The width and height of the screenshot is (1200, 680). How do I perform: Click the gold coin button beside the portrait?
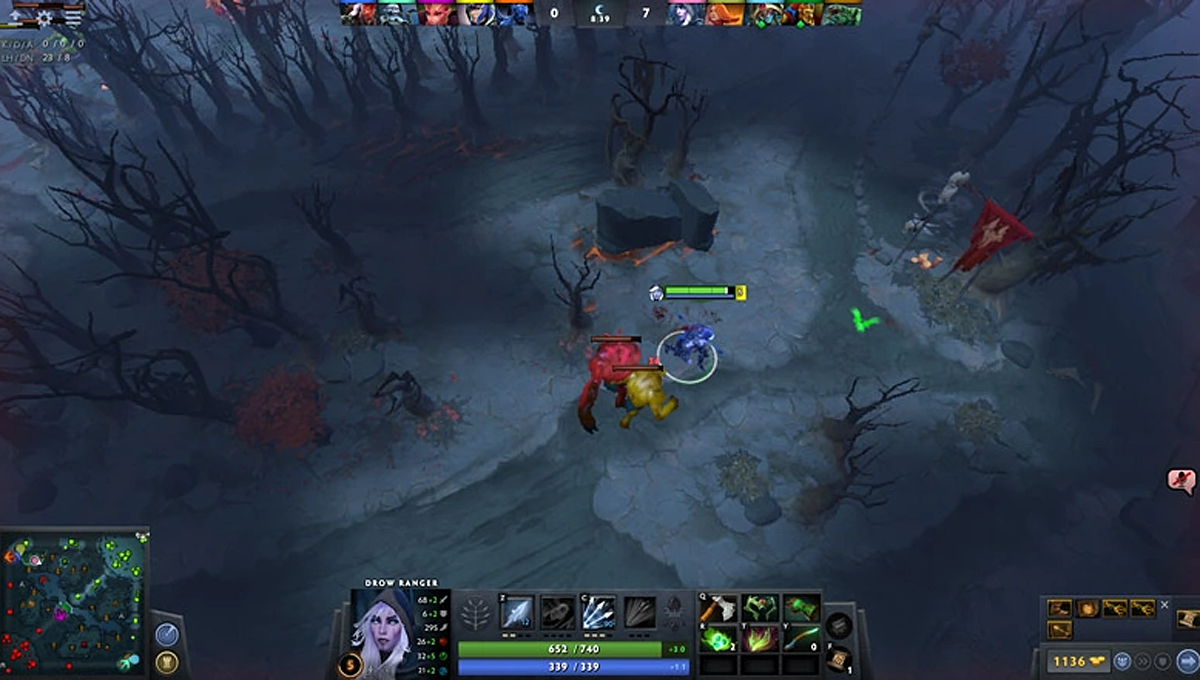(x=350, y=663)
